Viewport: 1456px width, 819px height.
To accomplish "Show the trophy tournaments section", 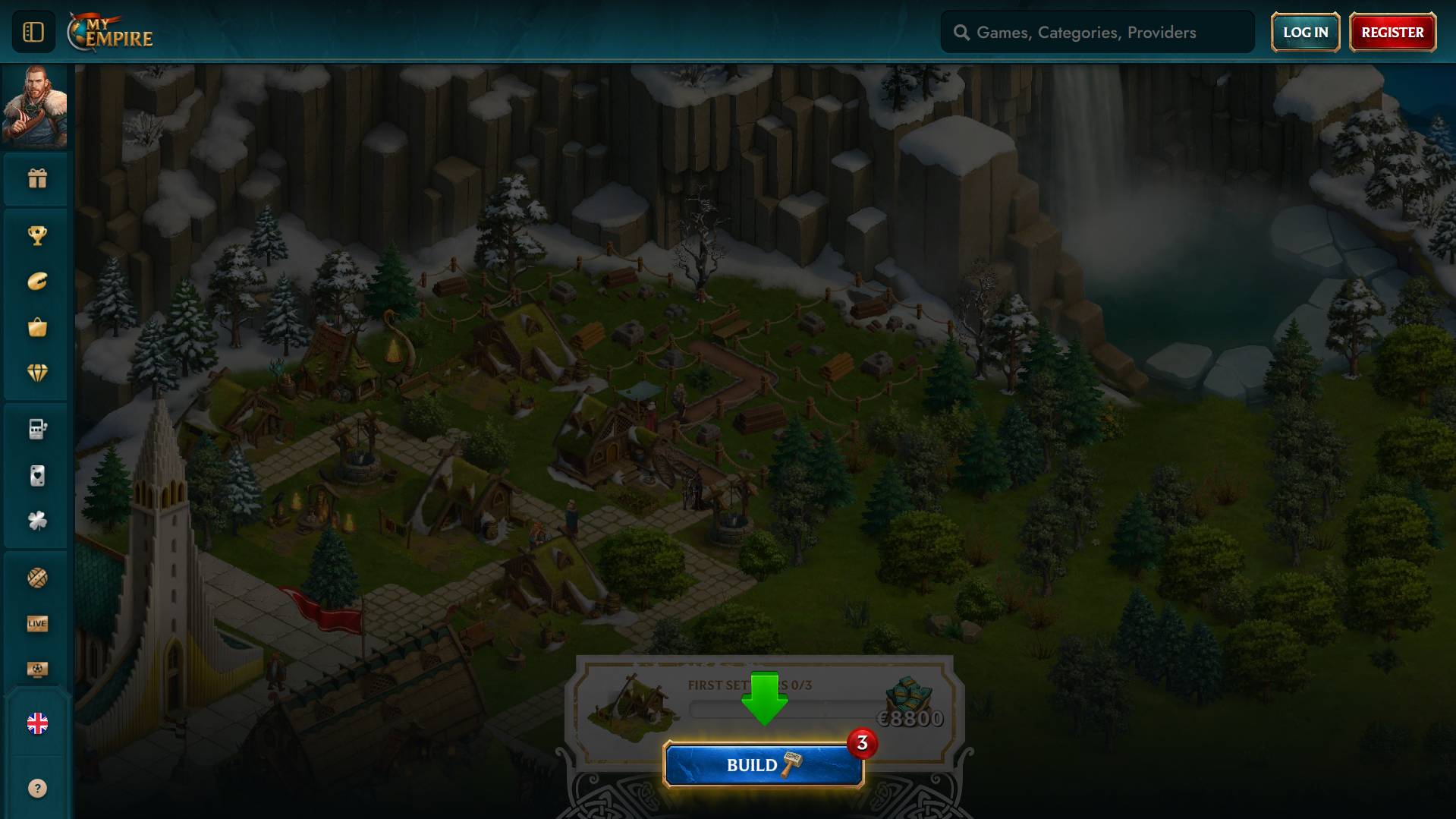I will tap(37, 235).
